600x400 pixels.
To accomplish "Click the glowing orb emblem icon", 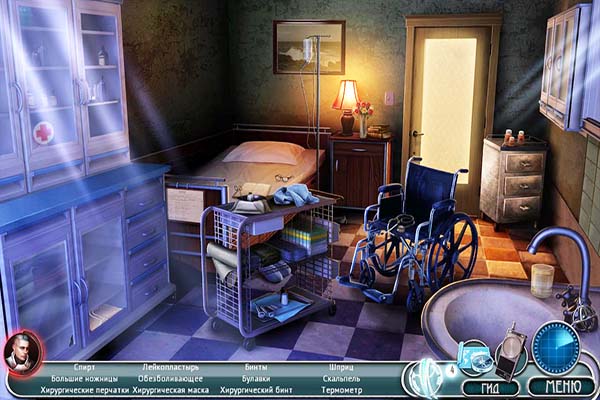I will pyautogui.click(x=426, y=377).
